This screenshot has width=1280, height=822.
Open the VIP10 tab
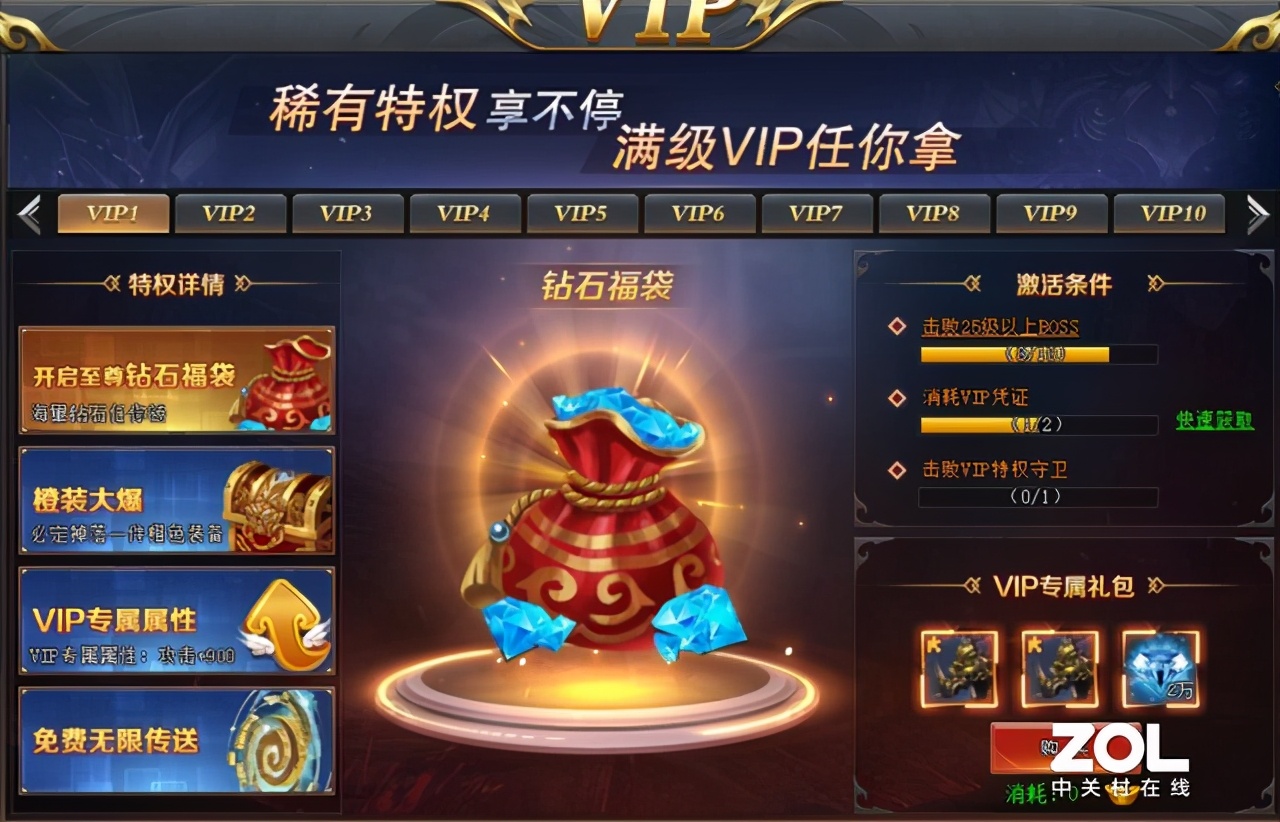[1170, 212]
